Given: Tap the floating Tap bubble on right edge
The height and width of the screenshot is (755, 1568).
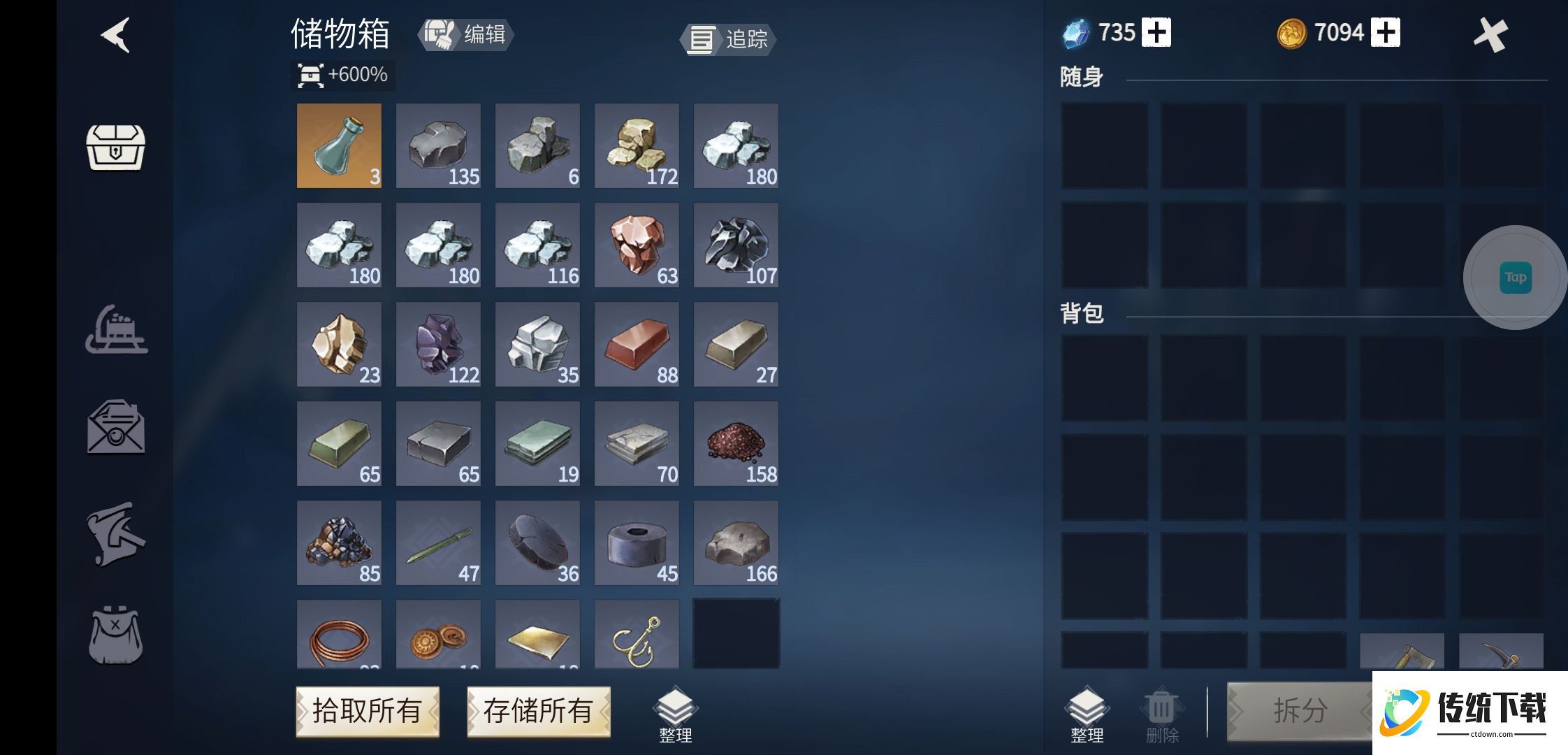Looking at the screenshot, I should click(1516, 277).
